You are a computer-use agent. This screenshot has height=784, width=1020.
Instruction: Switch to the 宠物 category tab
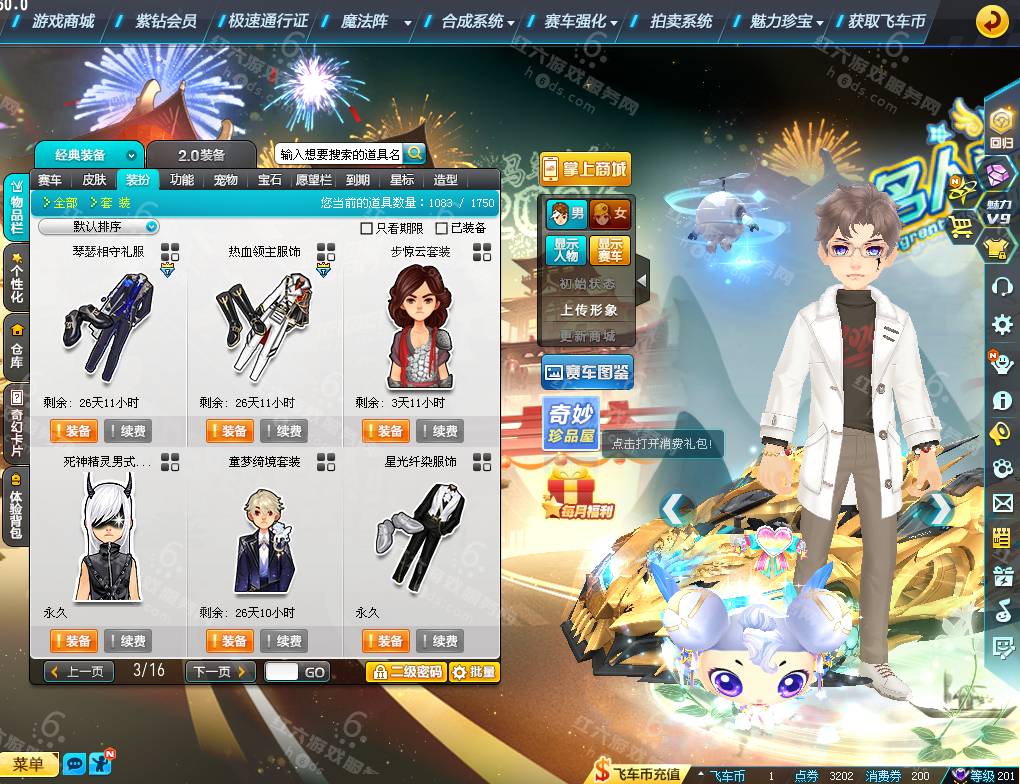[226, 180]
